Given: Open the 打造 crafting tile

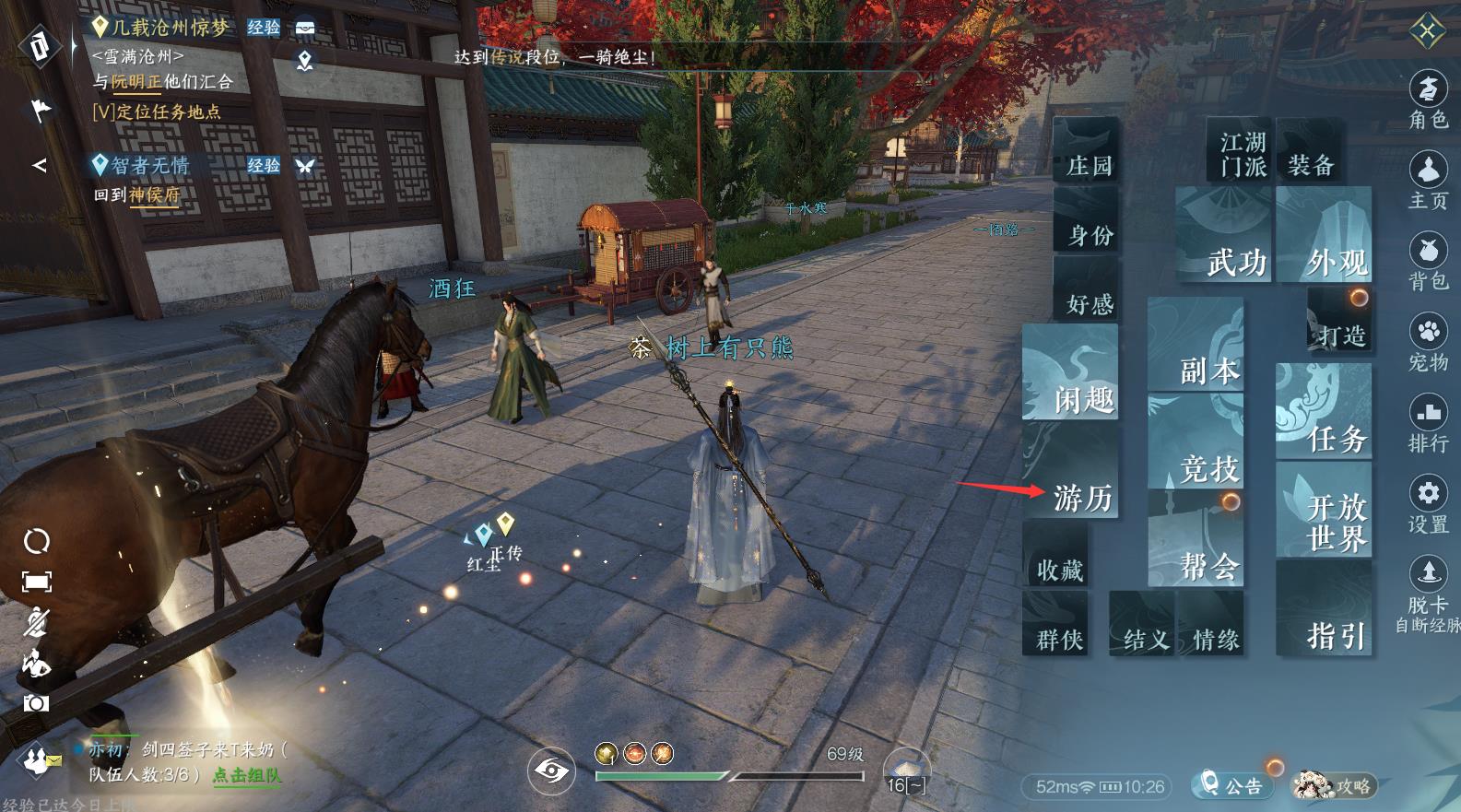Looking at the screenshot, I should coord(1339,321).
